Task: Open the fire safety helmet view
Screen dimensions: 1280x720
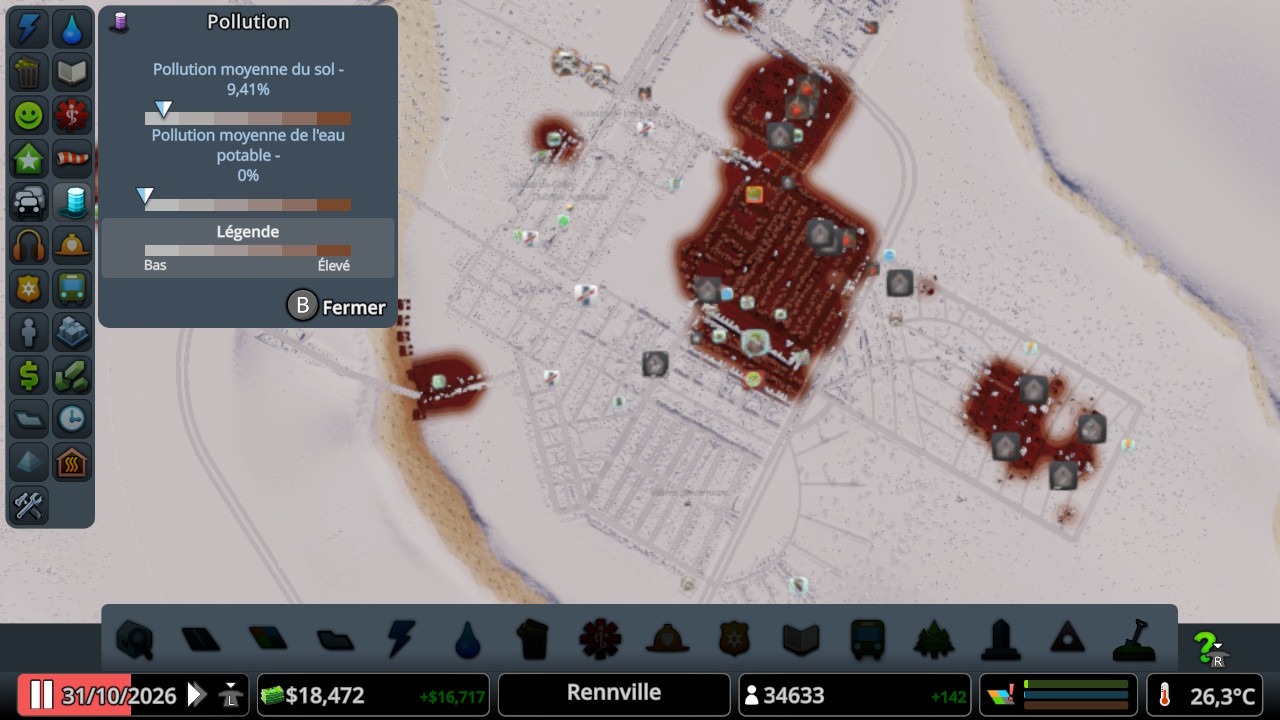Action: click(72, 245)
